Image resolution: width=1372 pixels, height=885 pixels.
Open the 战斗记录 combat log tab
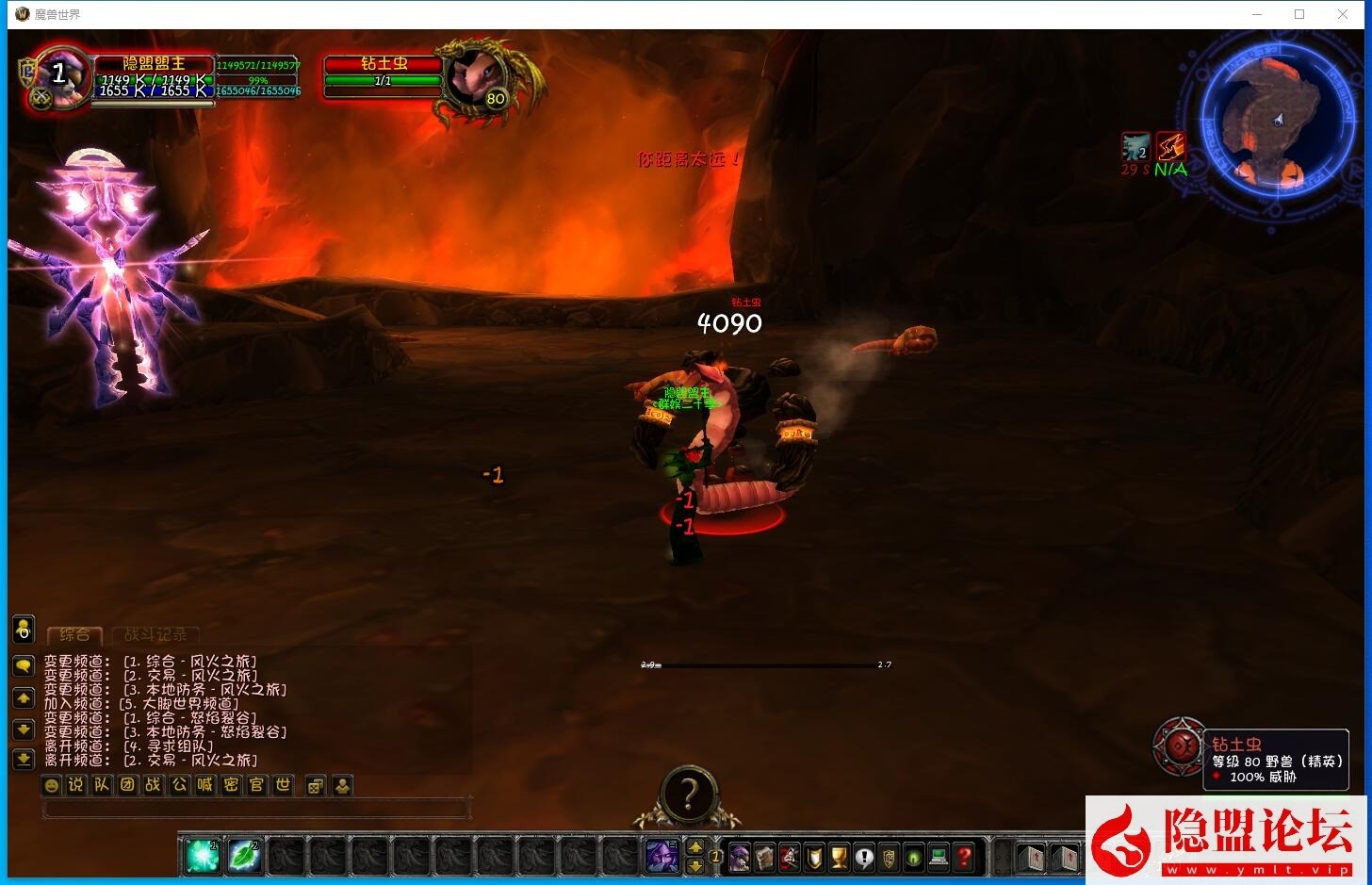pyautogui.click(x=155, y=635)
